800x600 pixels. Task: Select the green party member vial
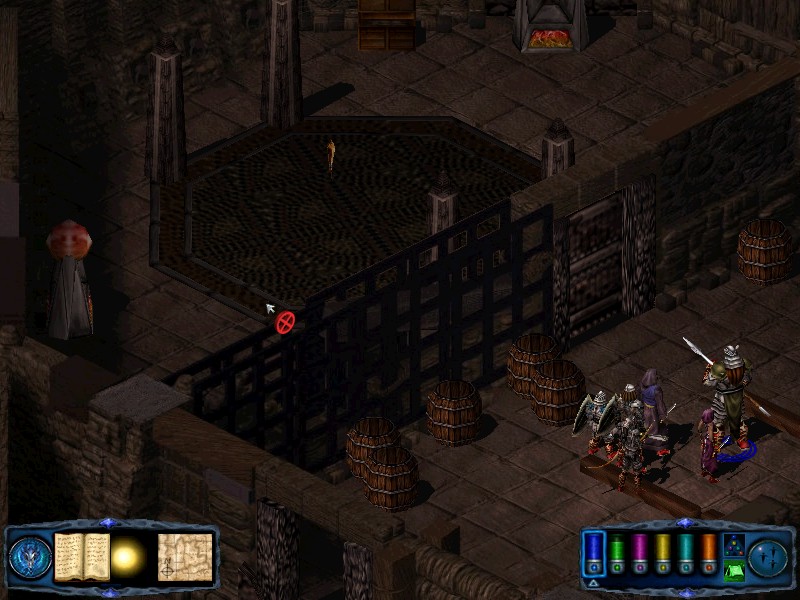pyautogui.click(x=617, y=553)
